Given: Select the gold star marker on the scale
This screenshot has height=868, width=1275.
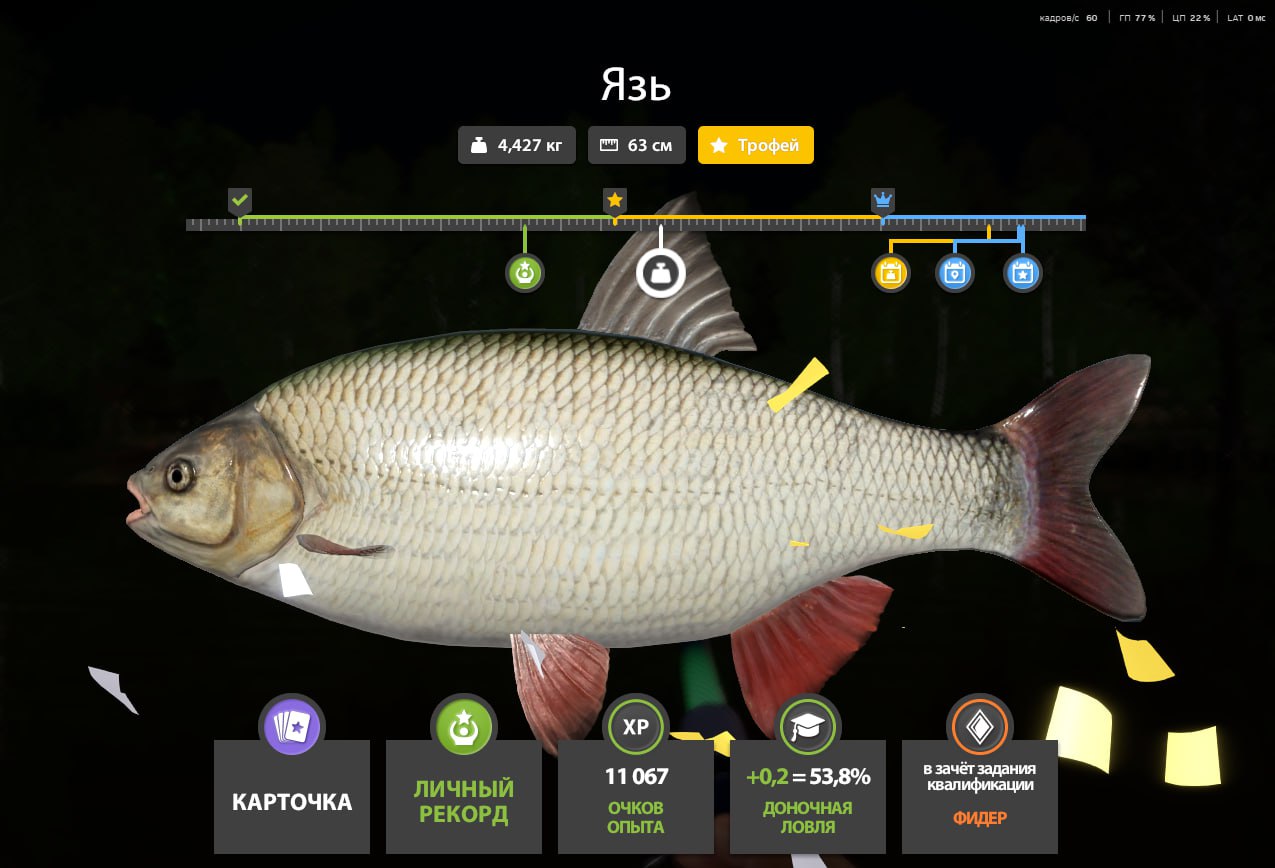Looking at the screenshot, I should pyautogui.click(x=615, y=201).
